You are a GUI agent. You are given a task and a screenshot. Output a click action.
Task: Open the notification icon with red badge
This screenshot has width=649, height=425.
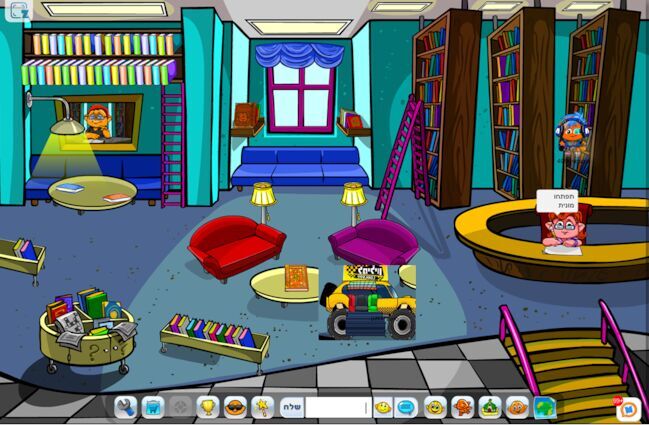629,409
